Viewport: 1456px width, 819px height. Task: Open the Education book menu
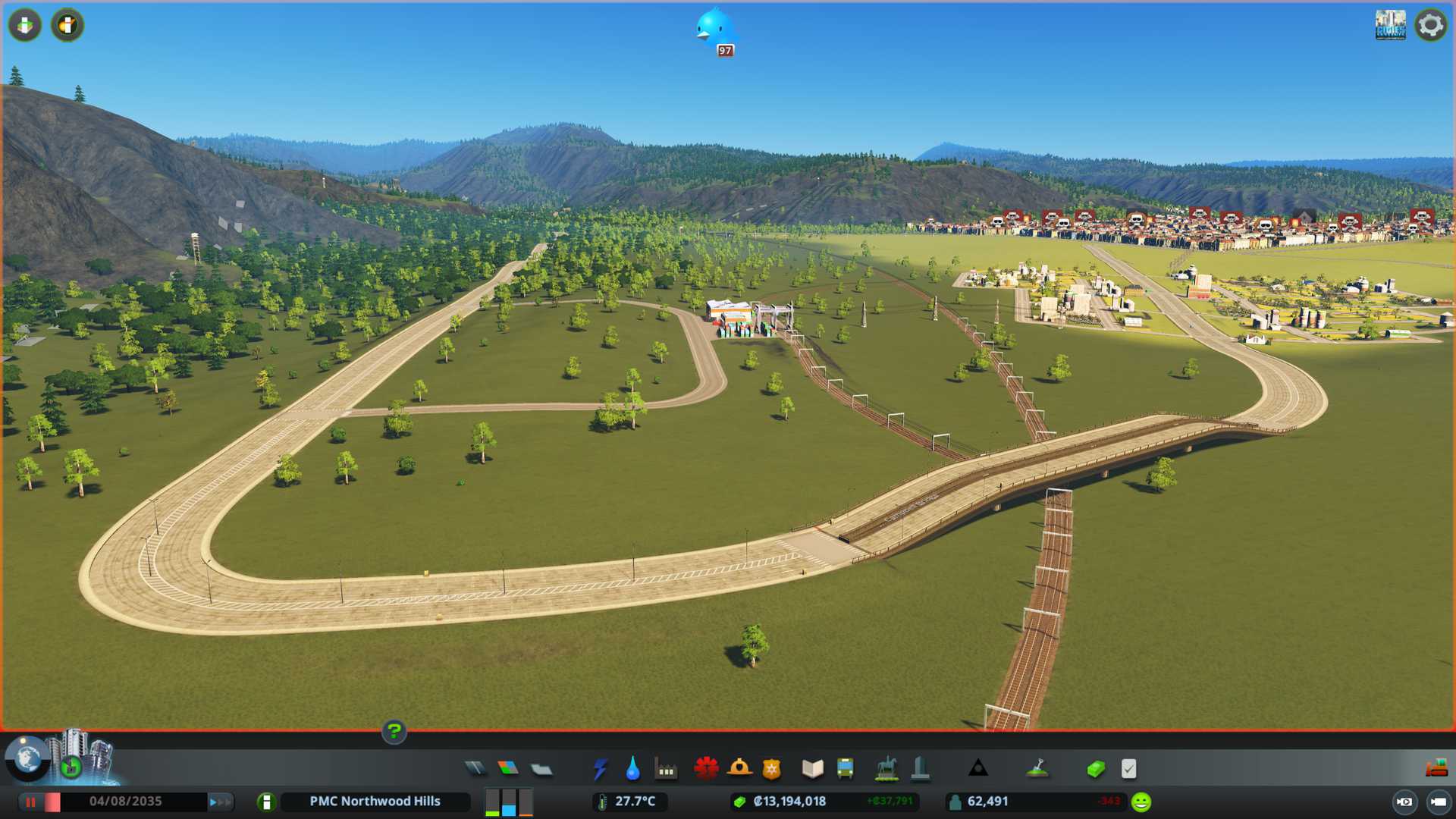(x=812, y=769)
